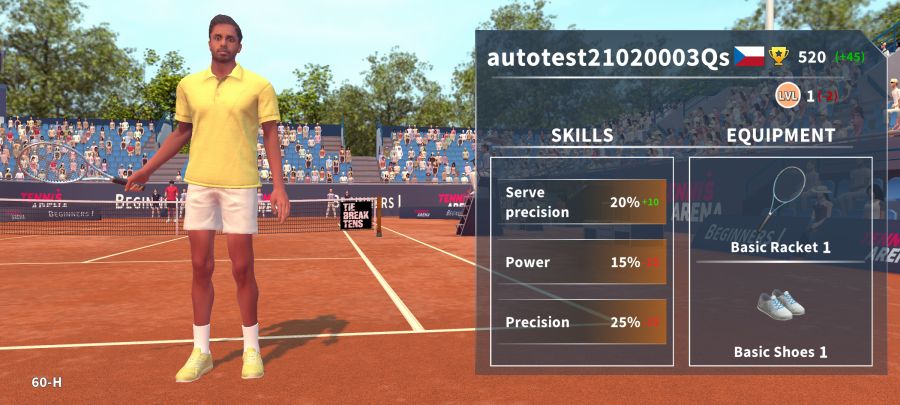Select the Serve precision skill row
Image resolution: width=900 pixels, height=405 pixels.
(x=581, y=202)
